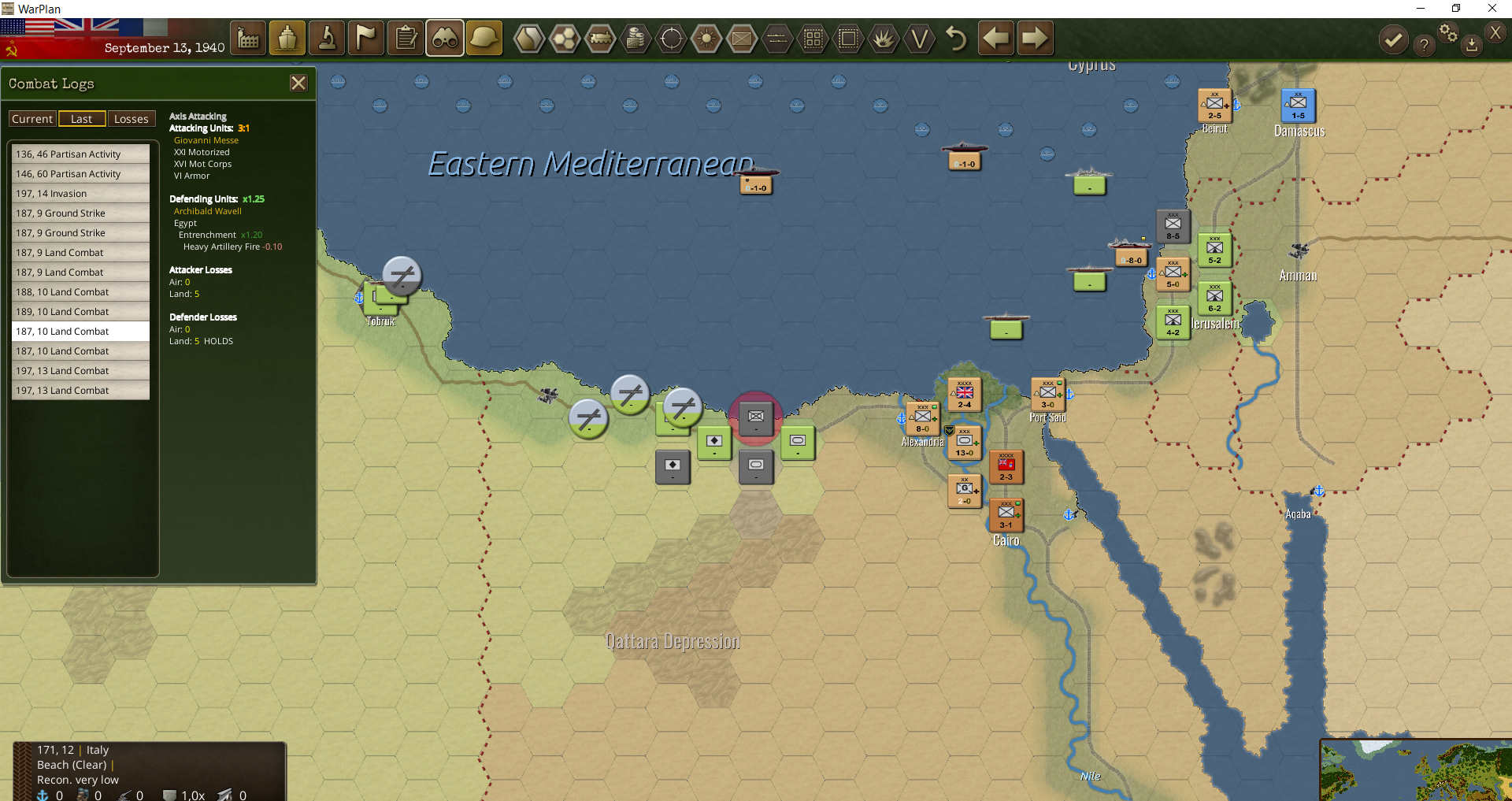Toggle the supply envelope overlay

(742, 37)
